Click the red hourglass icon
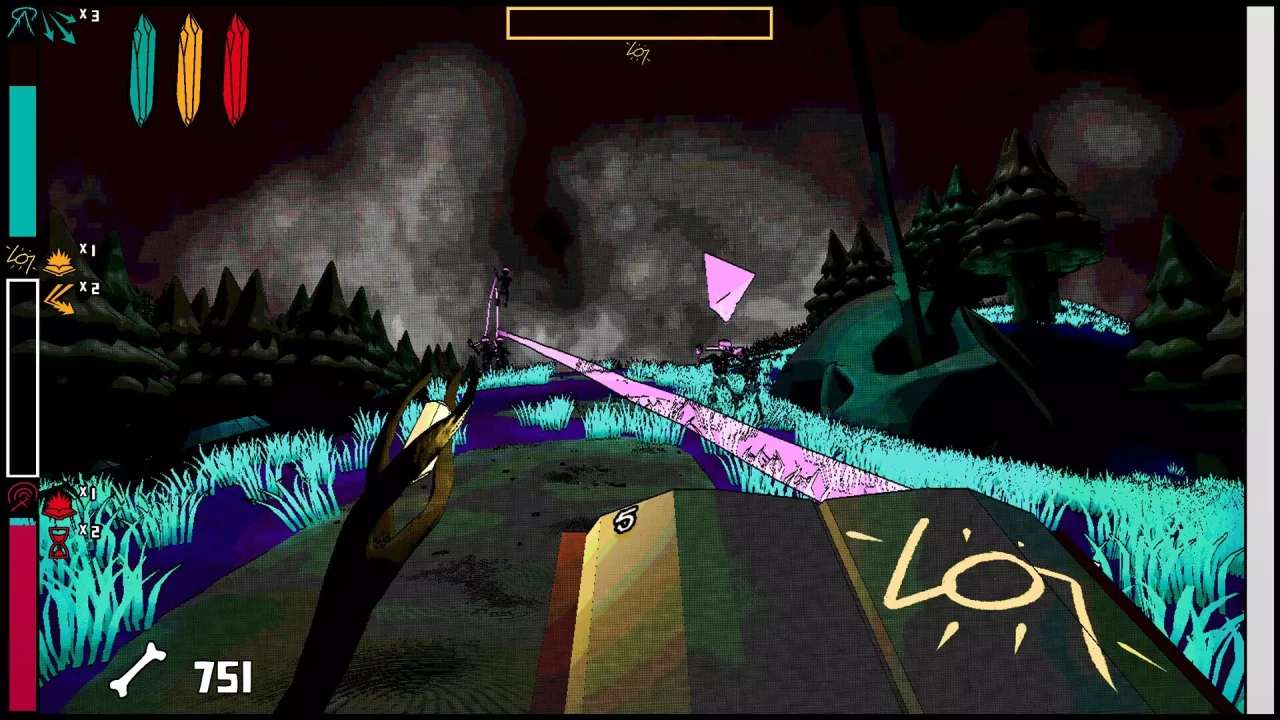Screen dimensions: 1280x720 (59, 541)
